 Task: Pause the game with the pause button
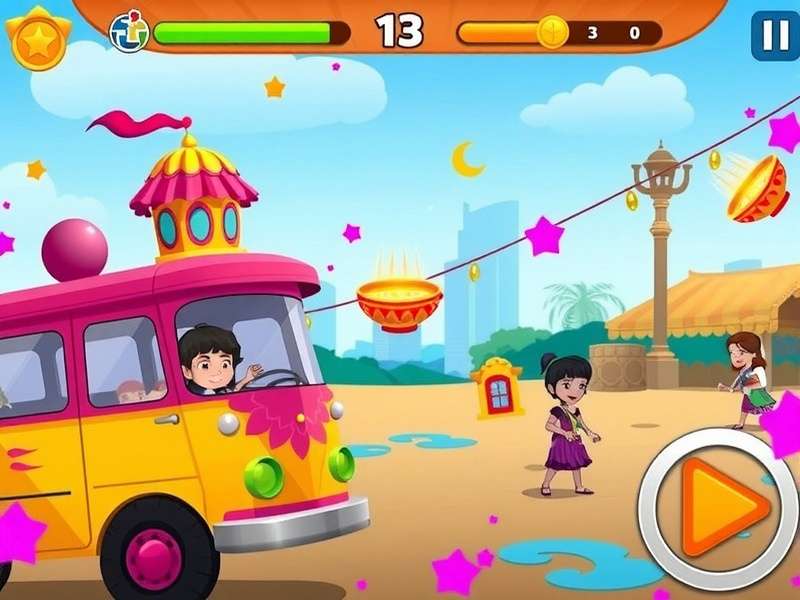(x=774, y=36)
